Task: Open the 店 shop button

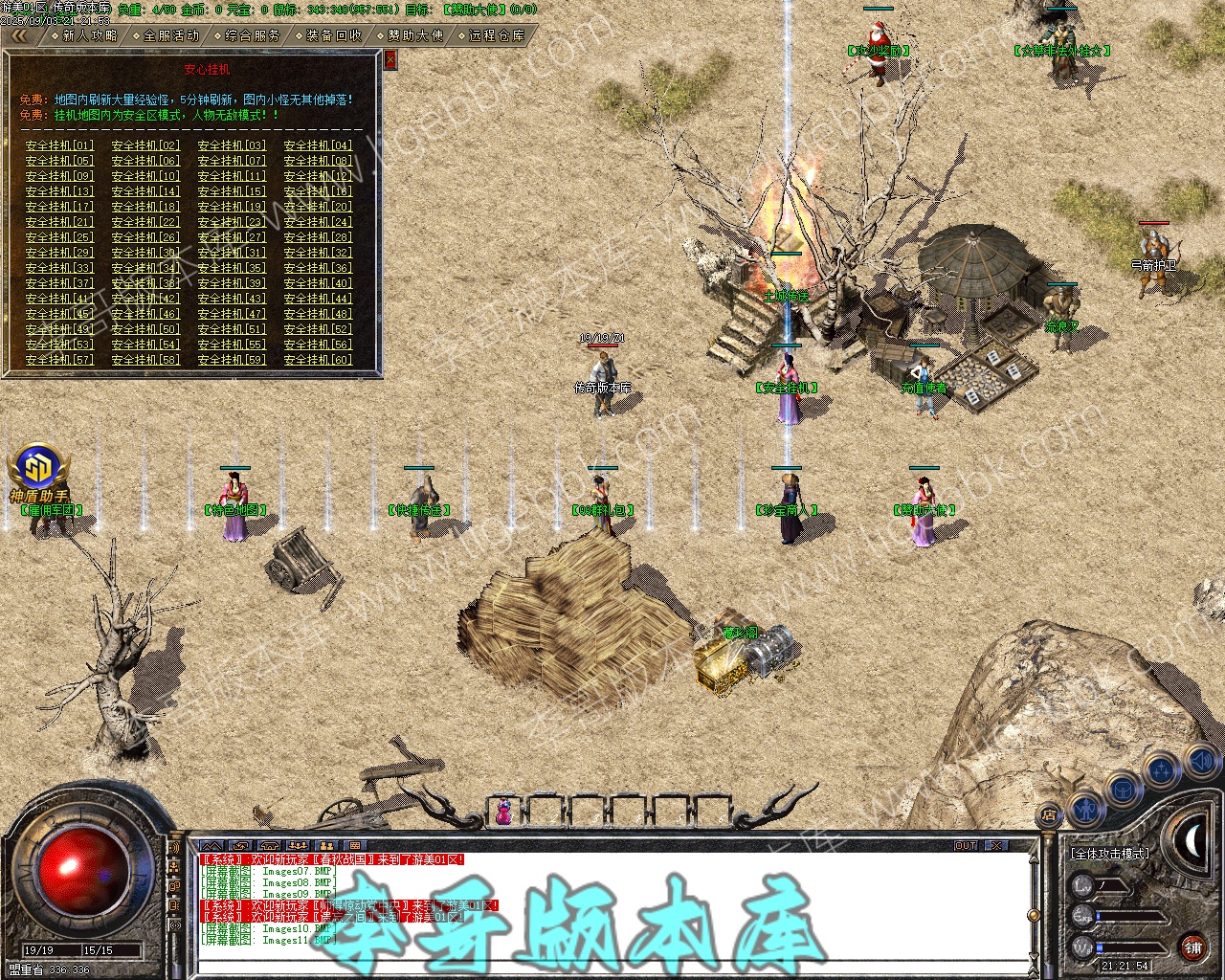Action: (1049, 816)
